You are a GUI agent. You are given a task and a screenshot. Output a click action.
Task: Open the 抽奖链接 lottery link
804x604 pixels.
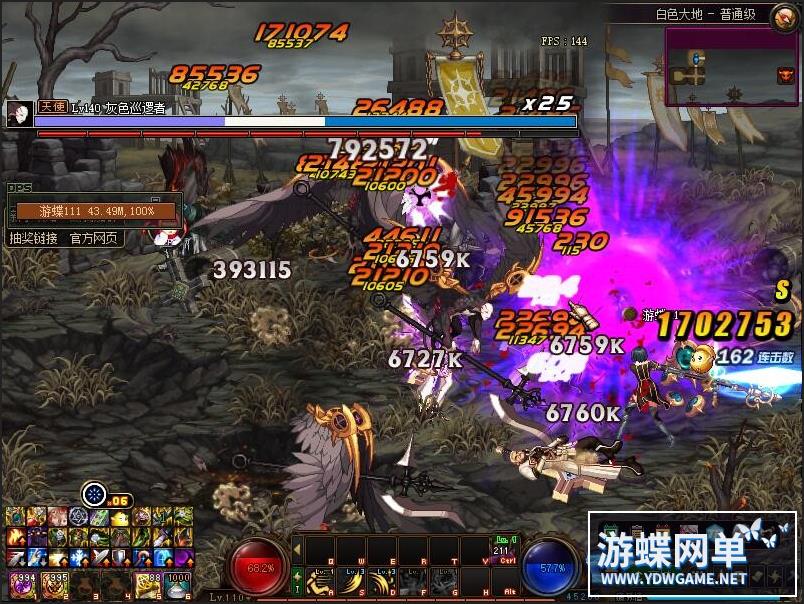(x=32, y=238)
